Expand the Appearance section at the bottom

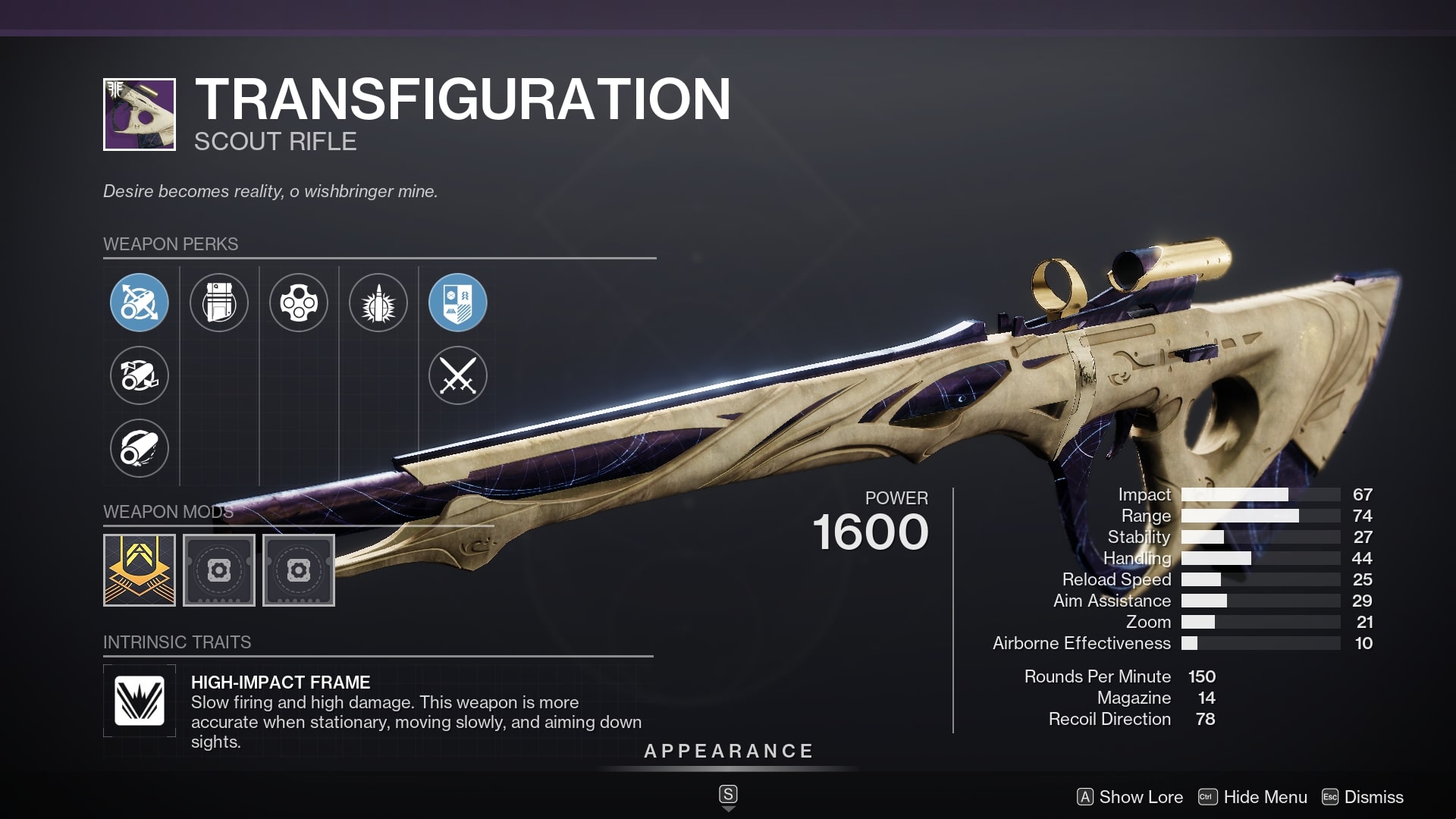point(727,752)
